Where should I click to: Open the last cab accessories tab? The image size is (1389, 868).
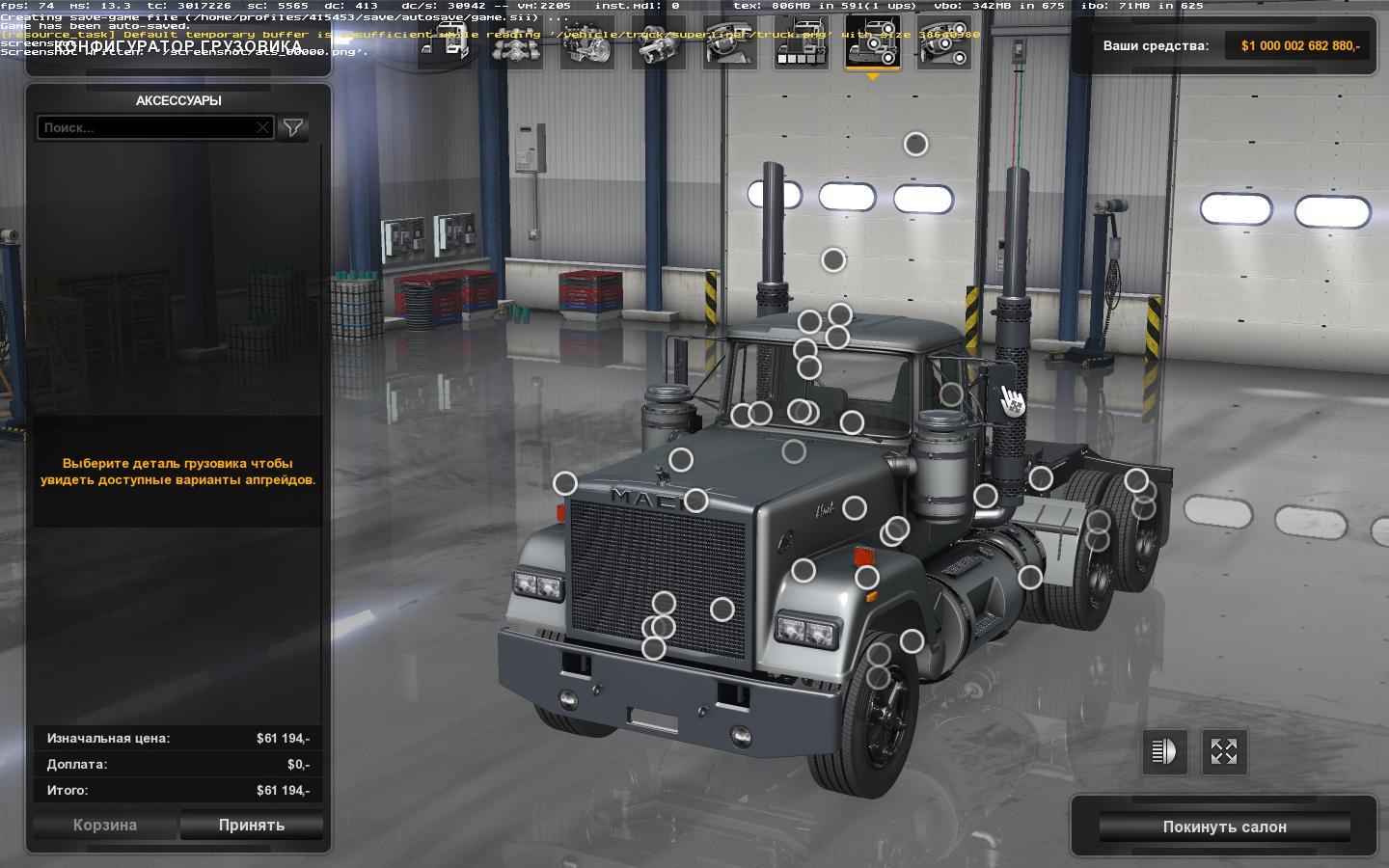pos(944,44)
